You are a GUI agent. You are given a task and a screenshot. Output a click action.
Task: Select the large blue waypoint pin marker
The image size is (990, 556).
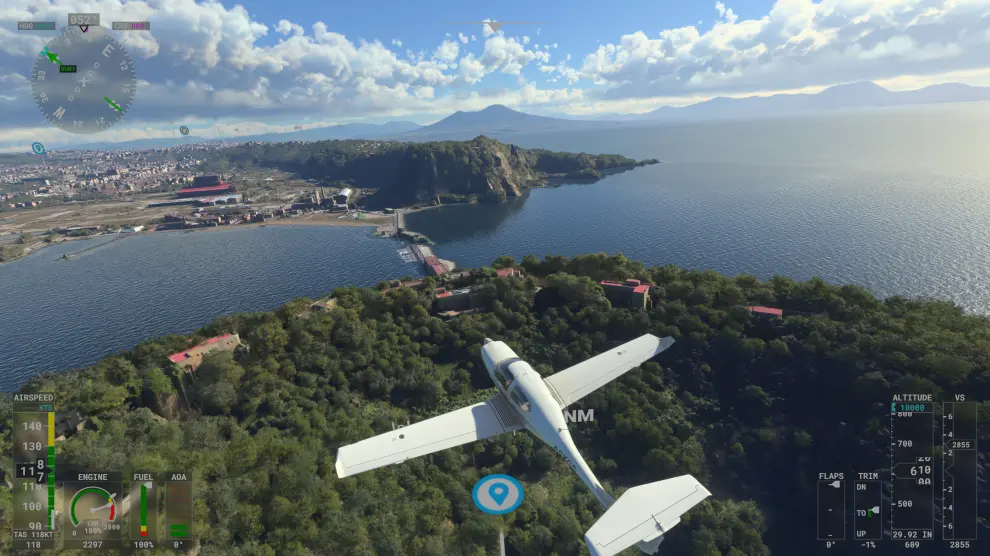498,494
